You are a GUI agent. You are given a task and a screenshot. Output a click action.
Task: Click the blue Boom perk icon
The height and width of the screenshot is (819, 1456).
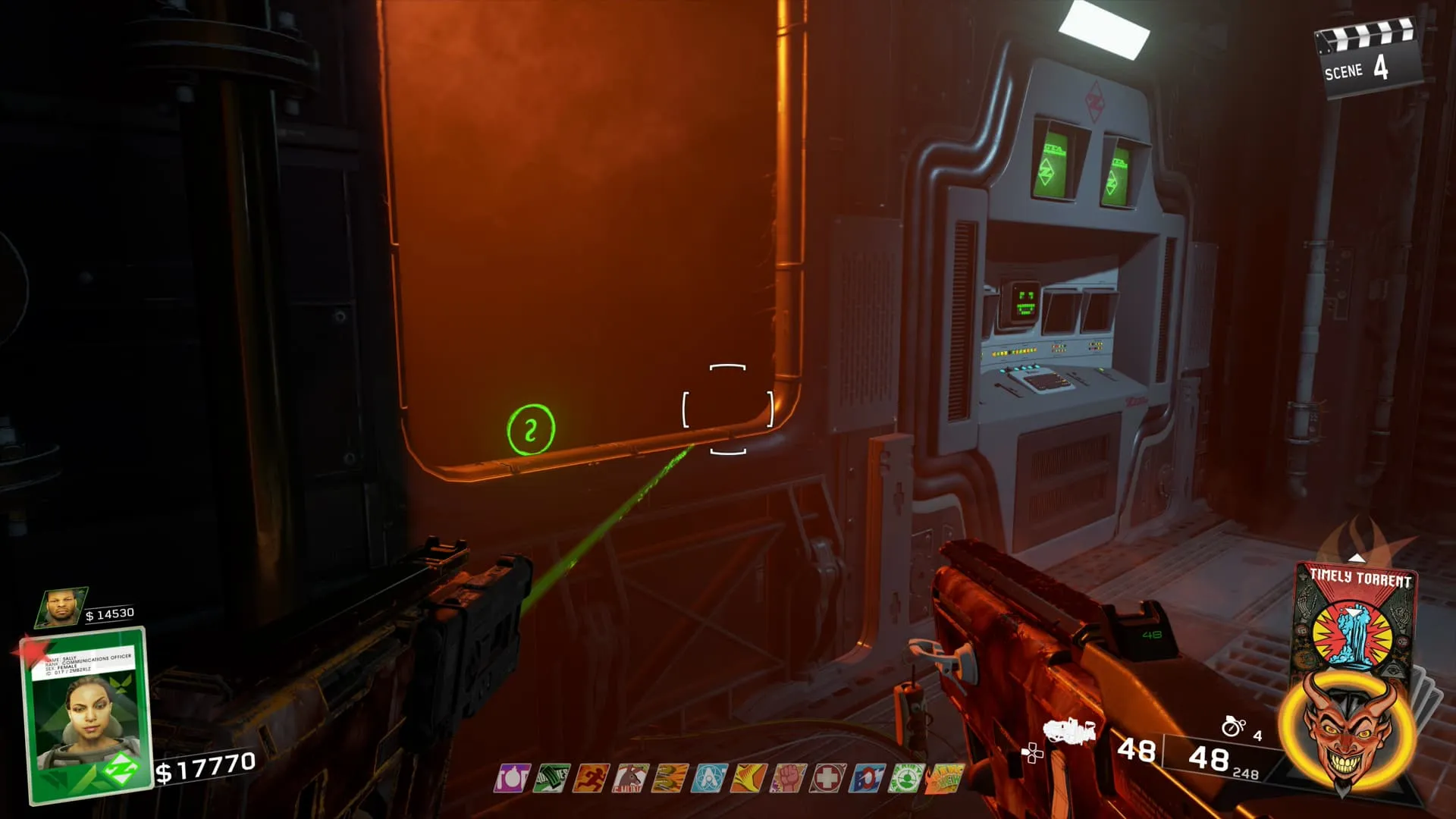click(867, 778)
